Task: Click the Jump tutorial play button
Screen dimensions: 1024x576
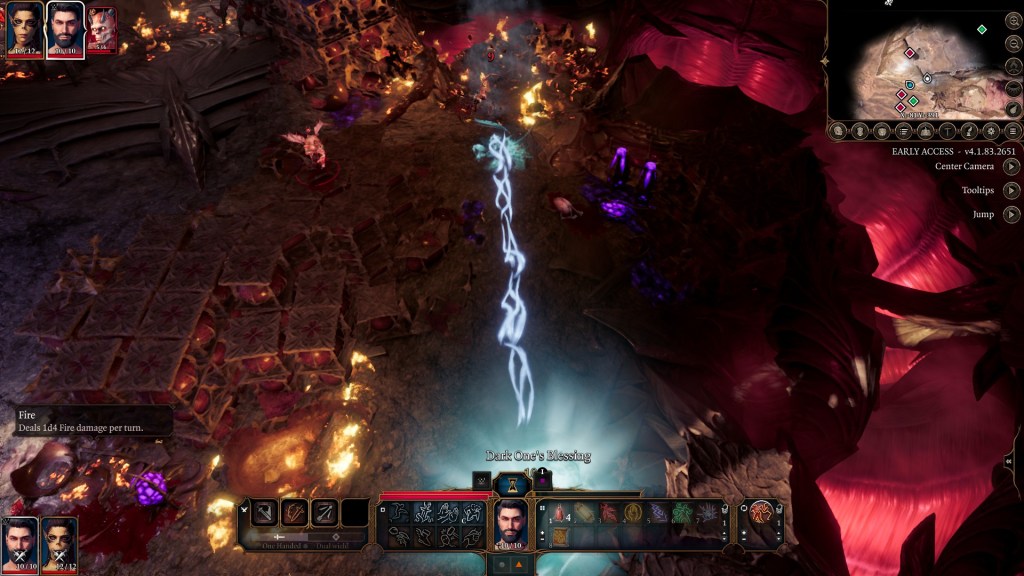Action: [x=1011, y=214]
